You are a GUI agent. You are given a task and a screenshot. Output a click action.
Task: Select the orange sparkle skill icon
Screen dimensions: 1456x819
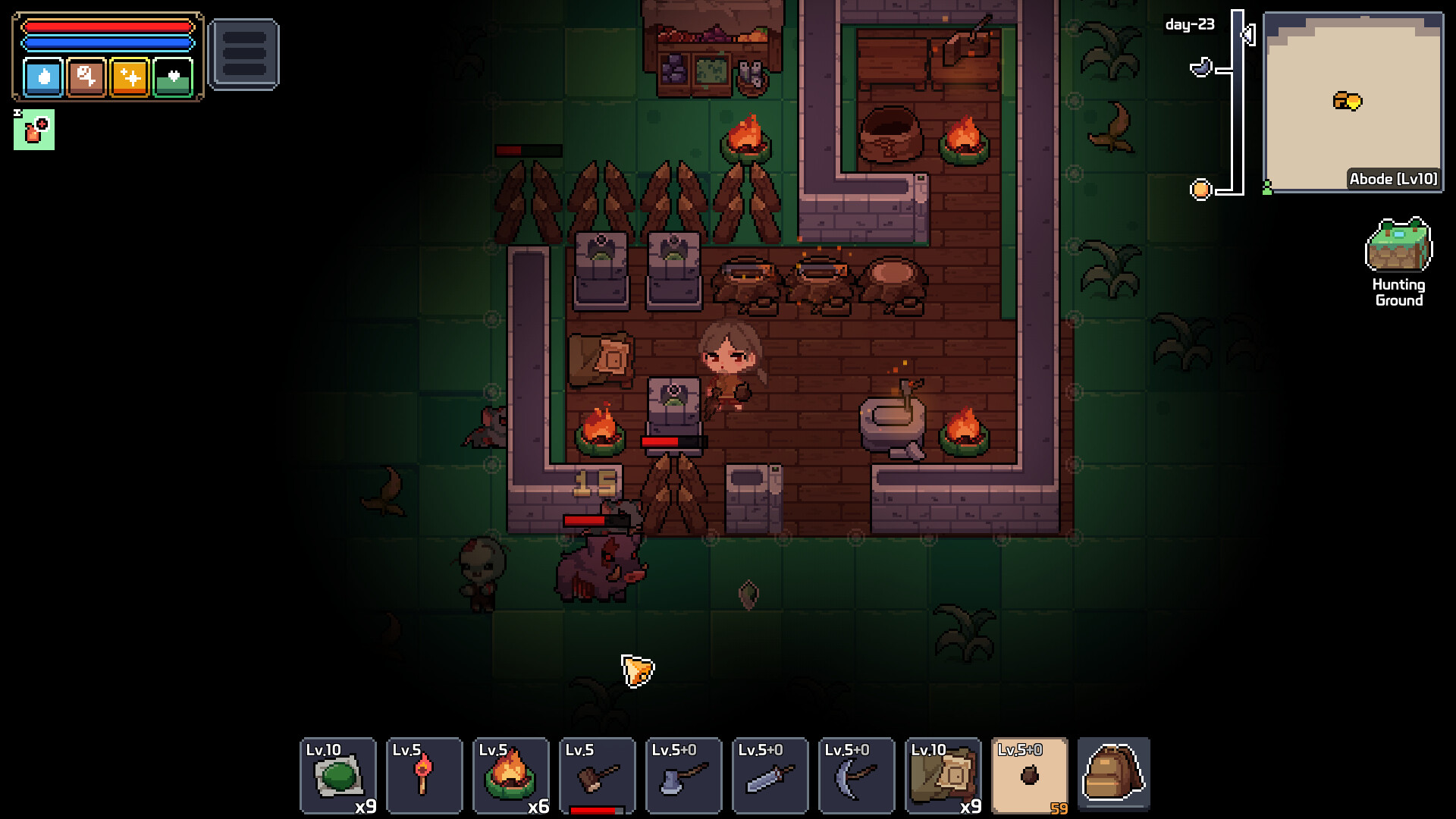130,77
